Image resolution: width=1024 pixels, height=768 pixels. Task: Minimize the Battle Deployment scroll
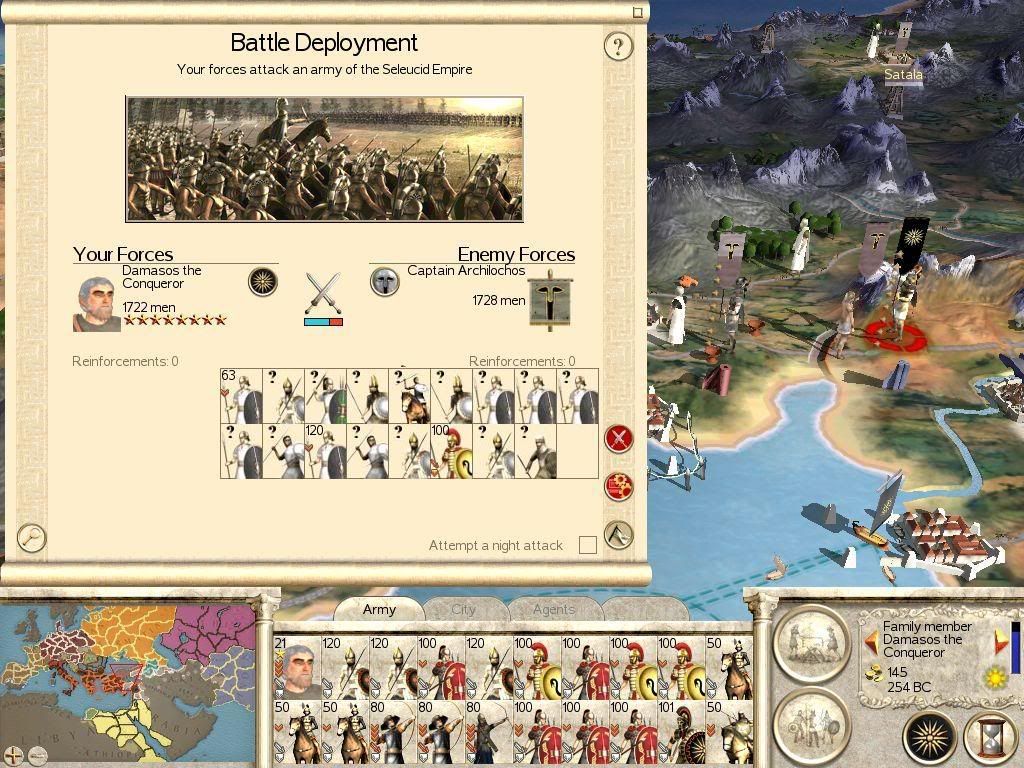[x=638, y=13]
